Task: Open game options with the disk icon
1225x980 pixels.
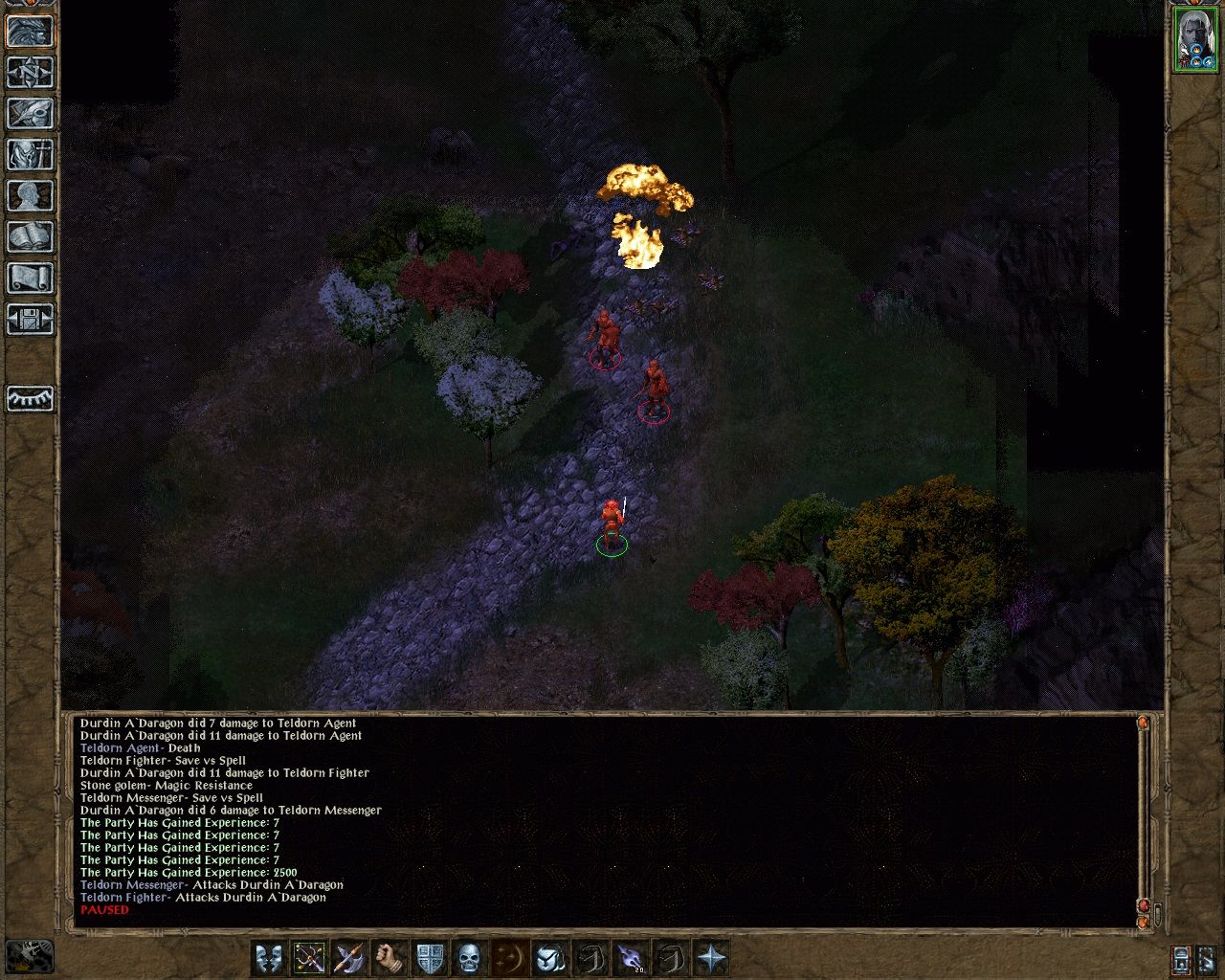Action: pyautogui.click(x=29, y=319)
